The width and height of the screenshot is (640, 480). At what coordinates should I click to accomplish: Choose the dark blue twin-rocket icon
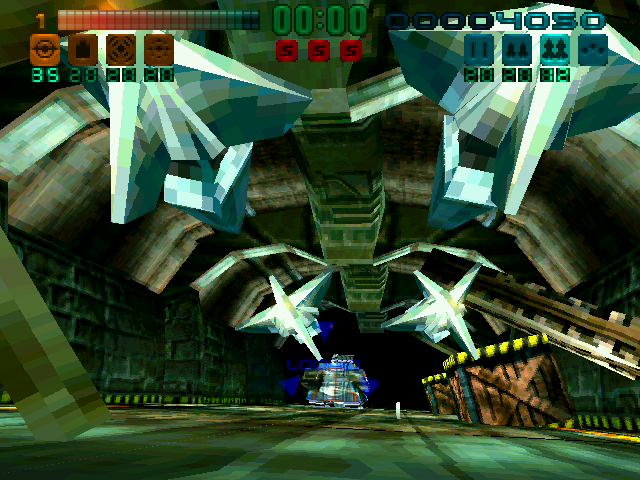517,48
